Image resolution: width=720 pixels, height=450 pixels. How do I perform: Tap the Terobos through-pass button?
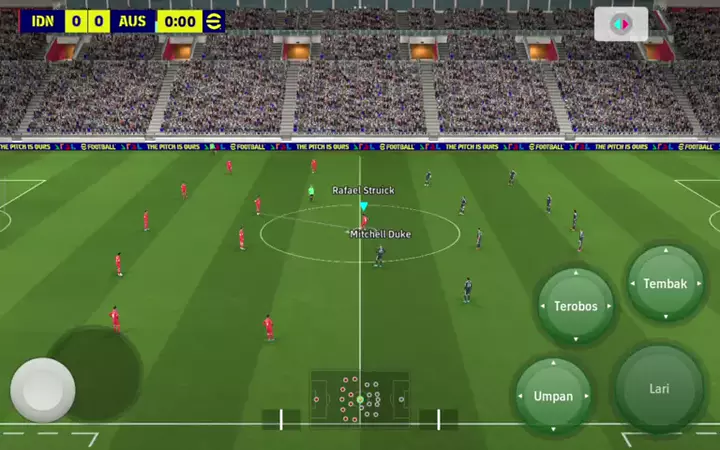(x=575, y=306)
